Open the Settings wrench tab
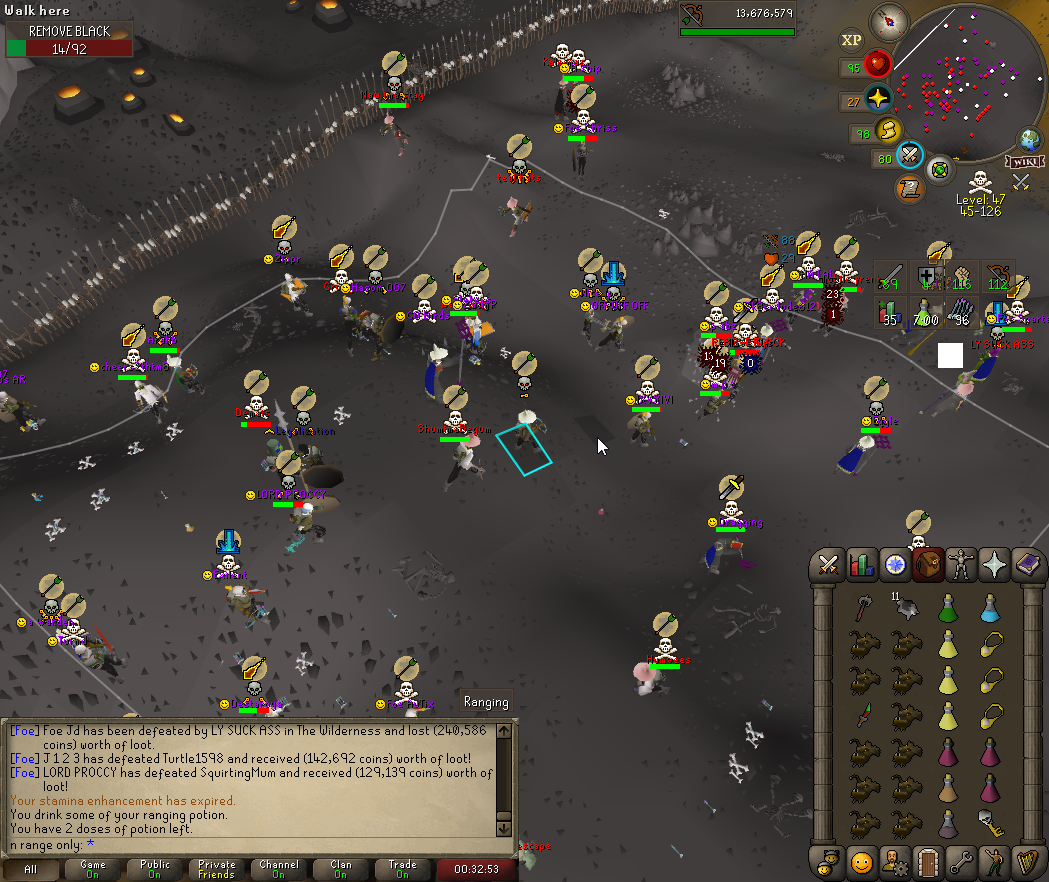The height and width of the screenshot is (882, 1049). [x=960, y=860]
